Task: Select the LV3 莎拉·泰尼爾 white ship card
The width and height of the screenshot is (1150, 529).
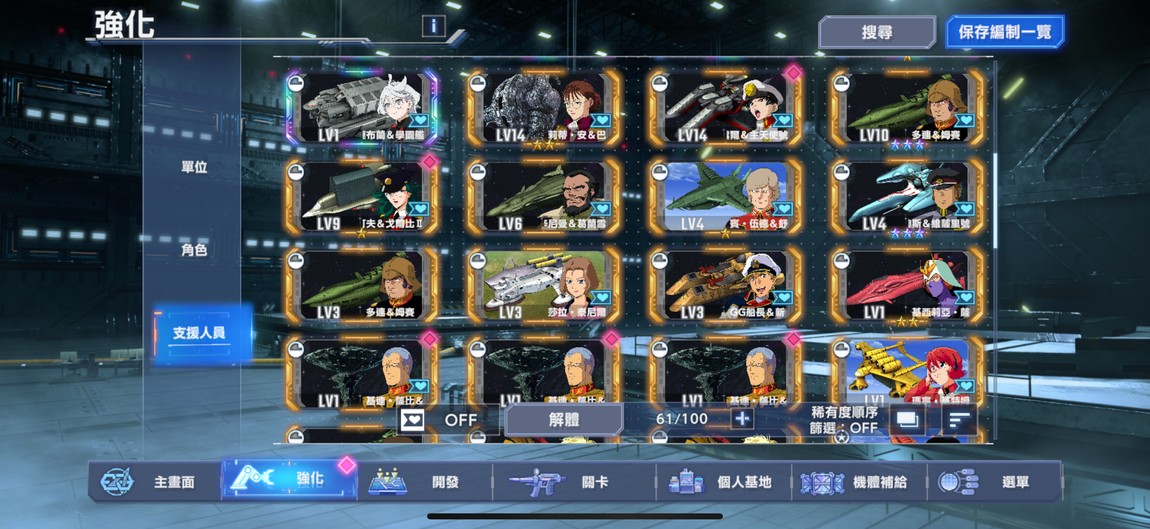Action: 544,284
